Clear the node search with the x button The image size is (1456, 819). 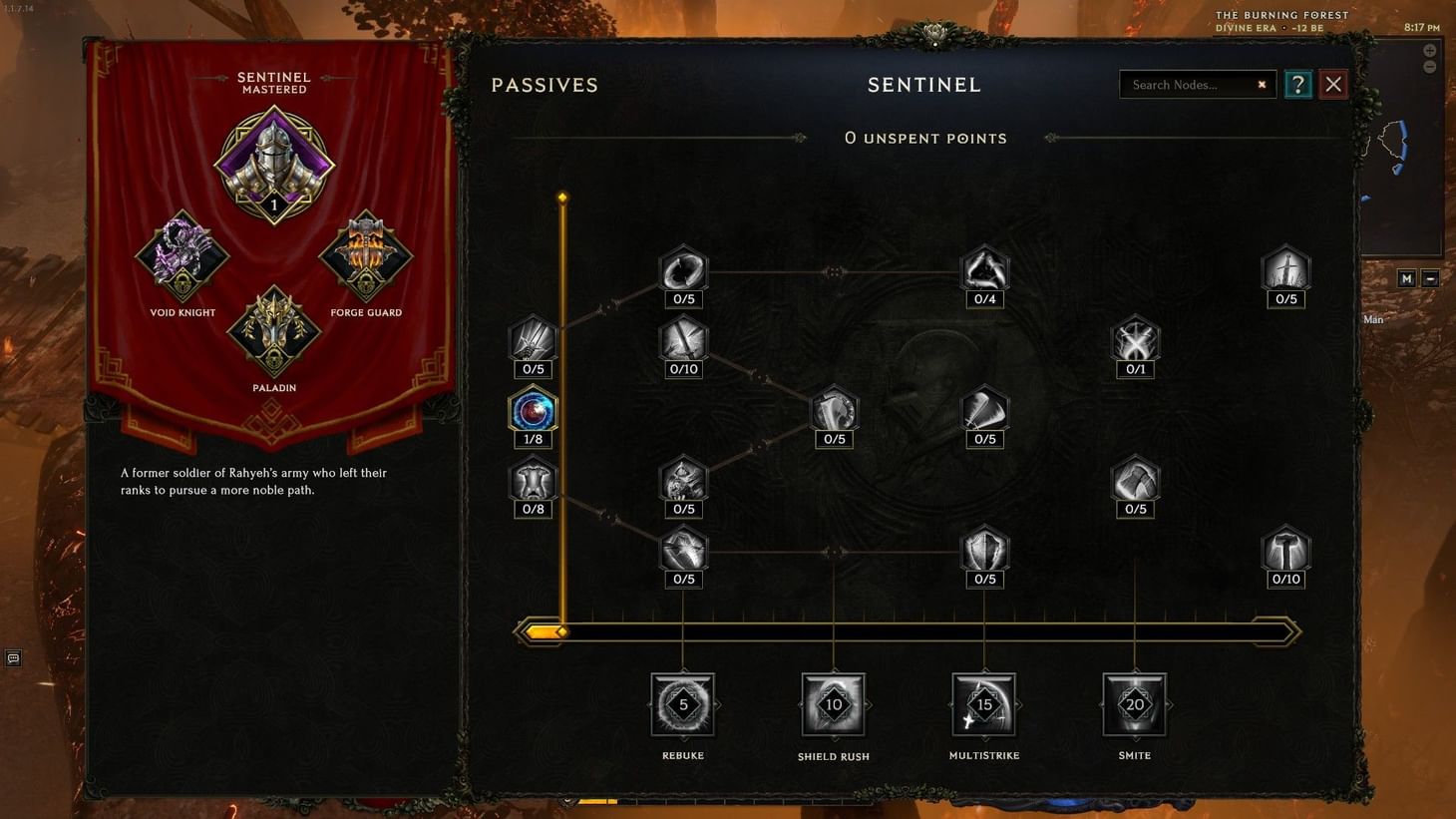click(1262, 84)
